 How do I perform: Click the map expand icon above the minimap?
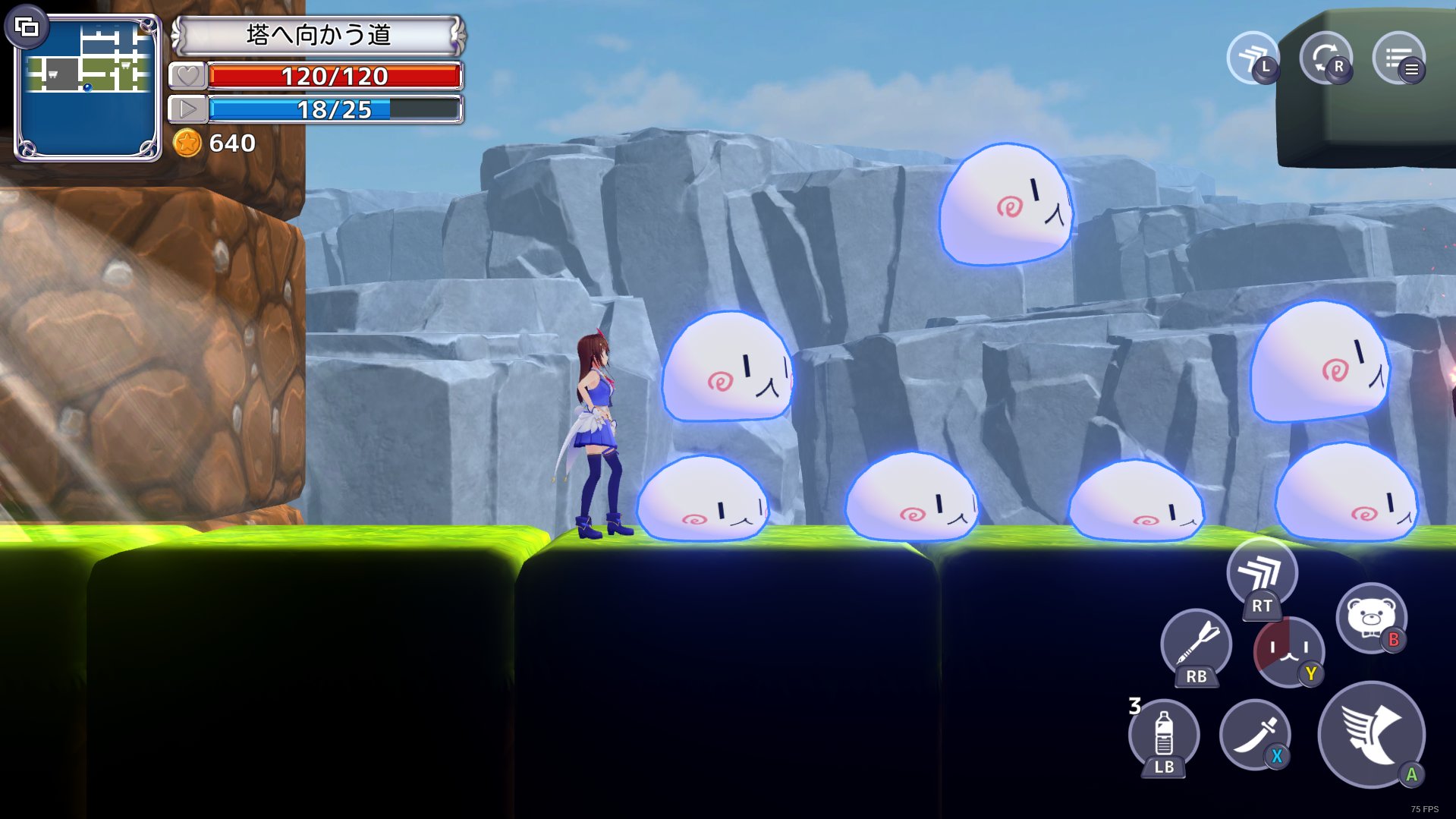click(x=27, y=28)
